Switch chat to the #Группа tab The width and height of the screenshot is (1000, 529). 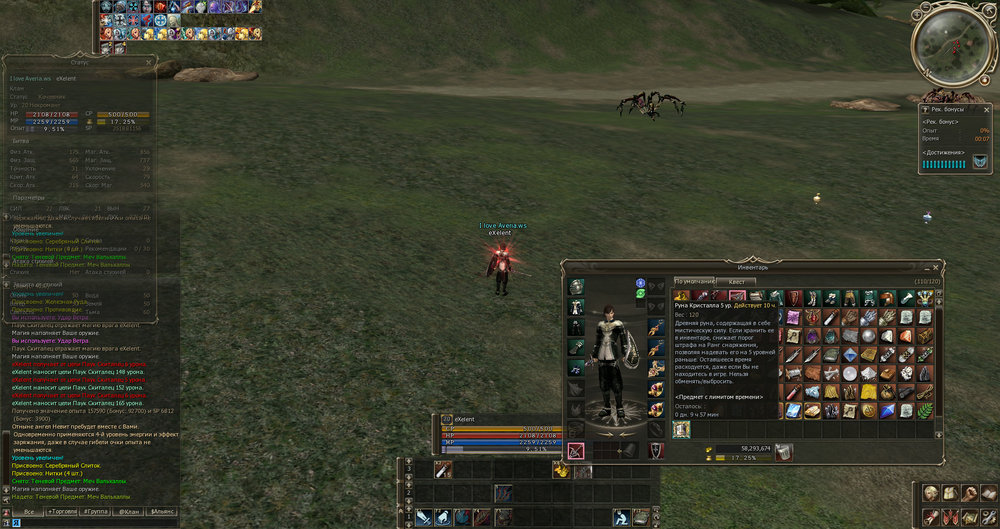click(97, 511)
